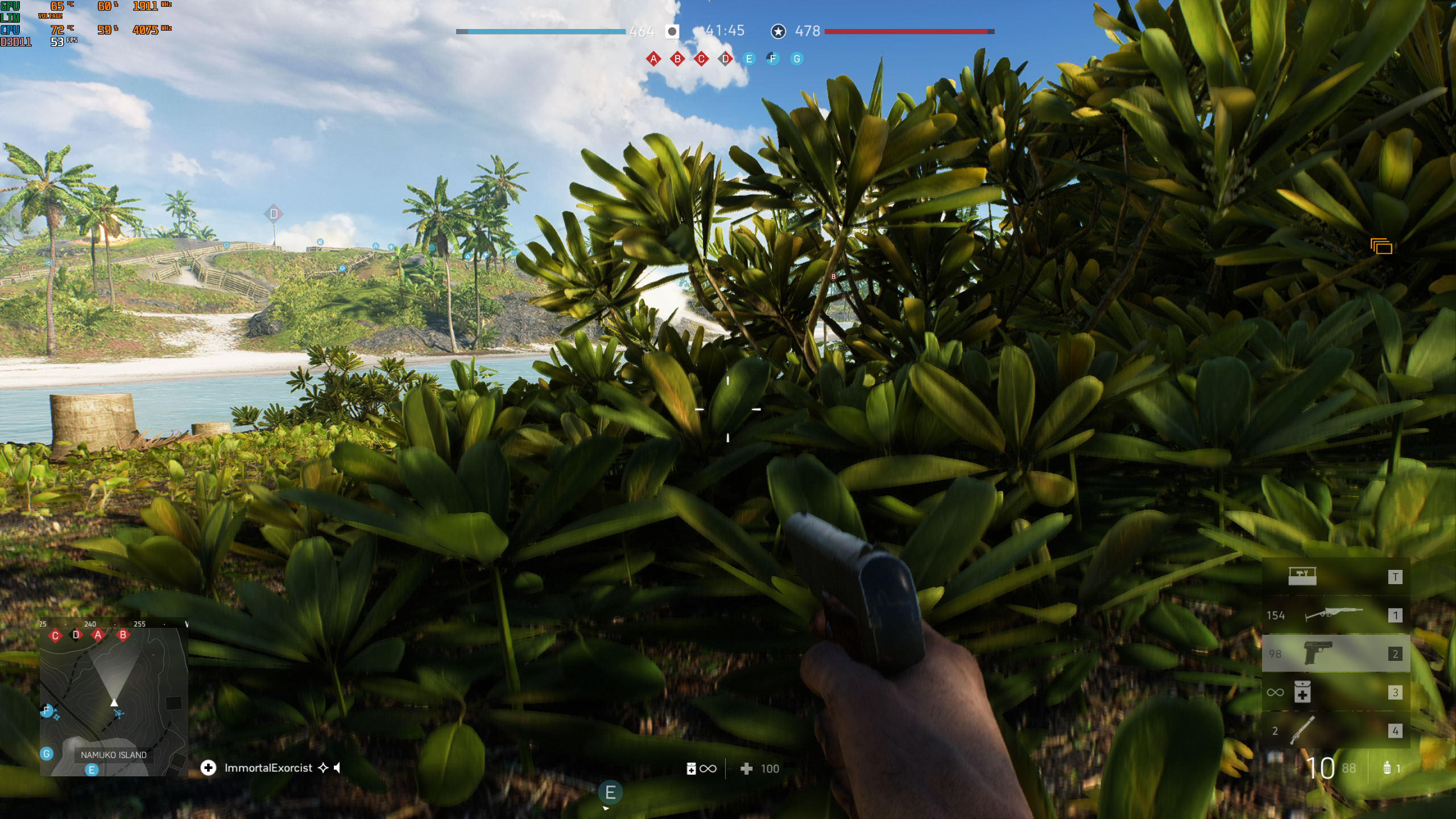Select objective G in the top flag bar
This screenshot has width=1456, height=819.
(x=797, y=59)
